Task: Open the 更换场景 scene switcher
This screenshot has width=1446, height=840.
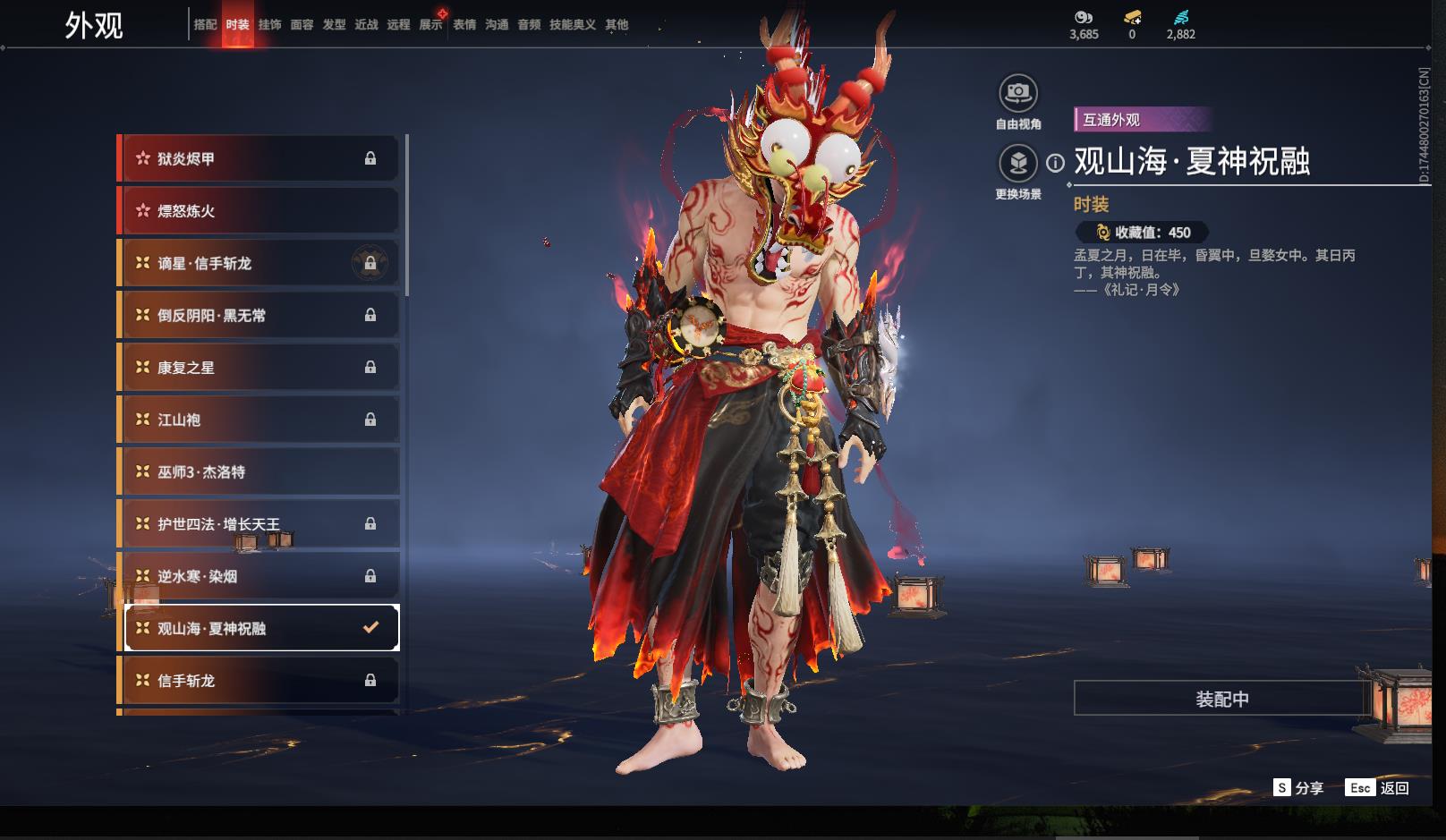Action: tap(1018, 164)
